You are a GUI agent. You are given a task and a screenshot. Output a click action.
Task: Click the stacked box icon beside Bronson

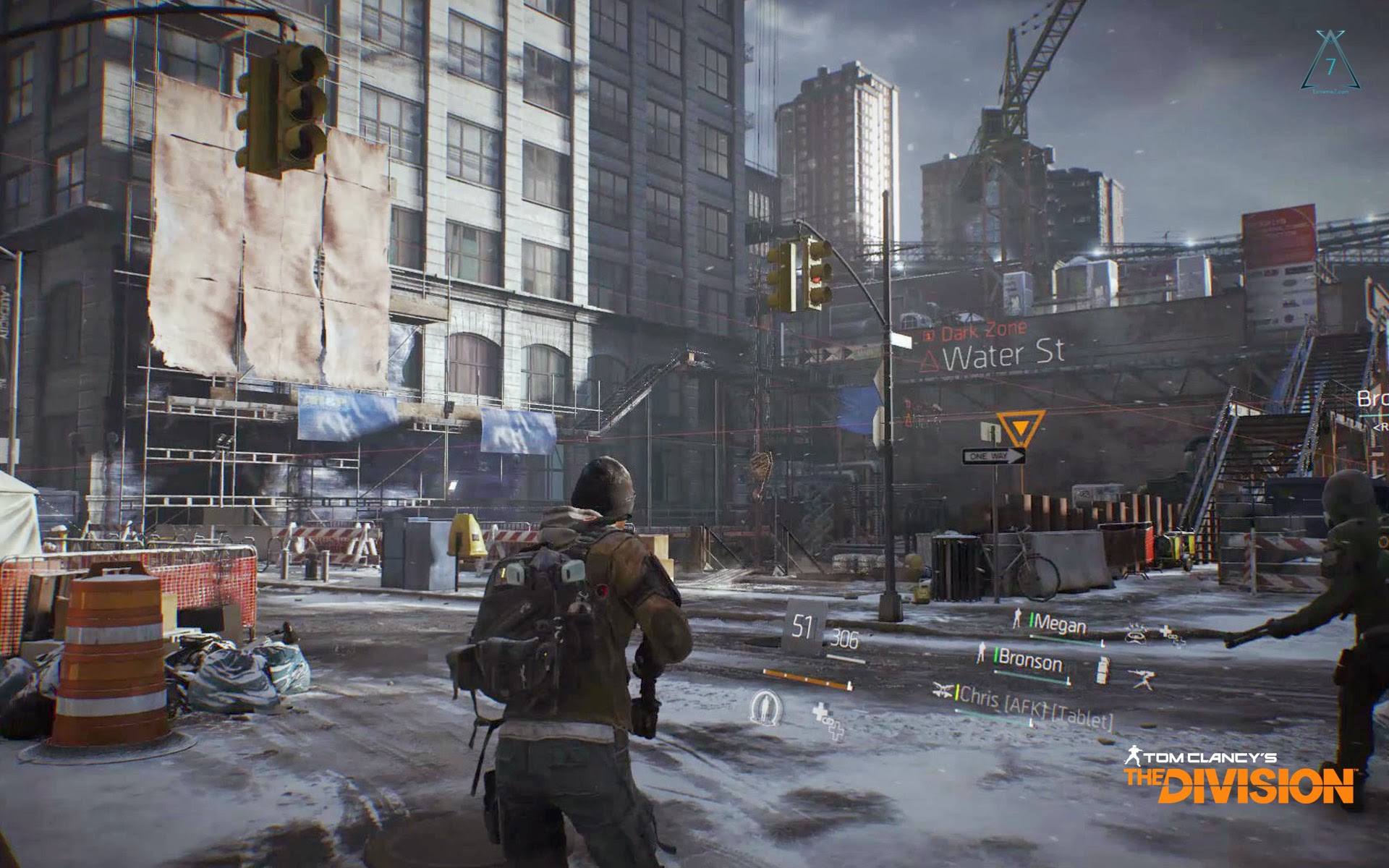pos(1102,671)
